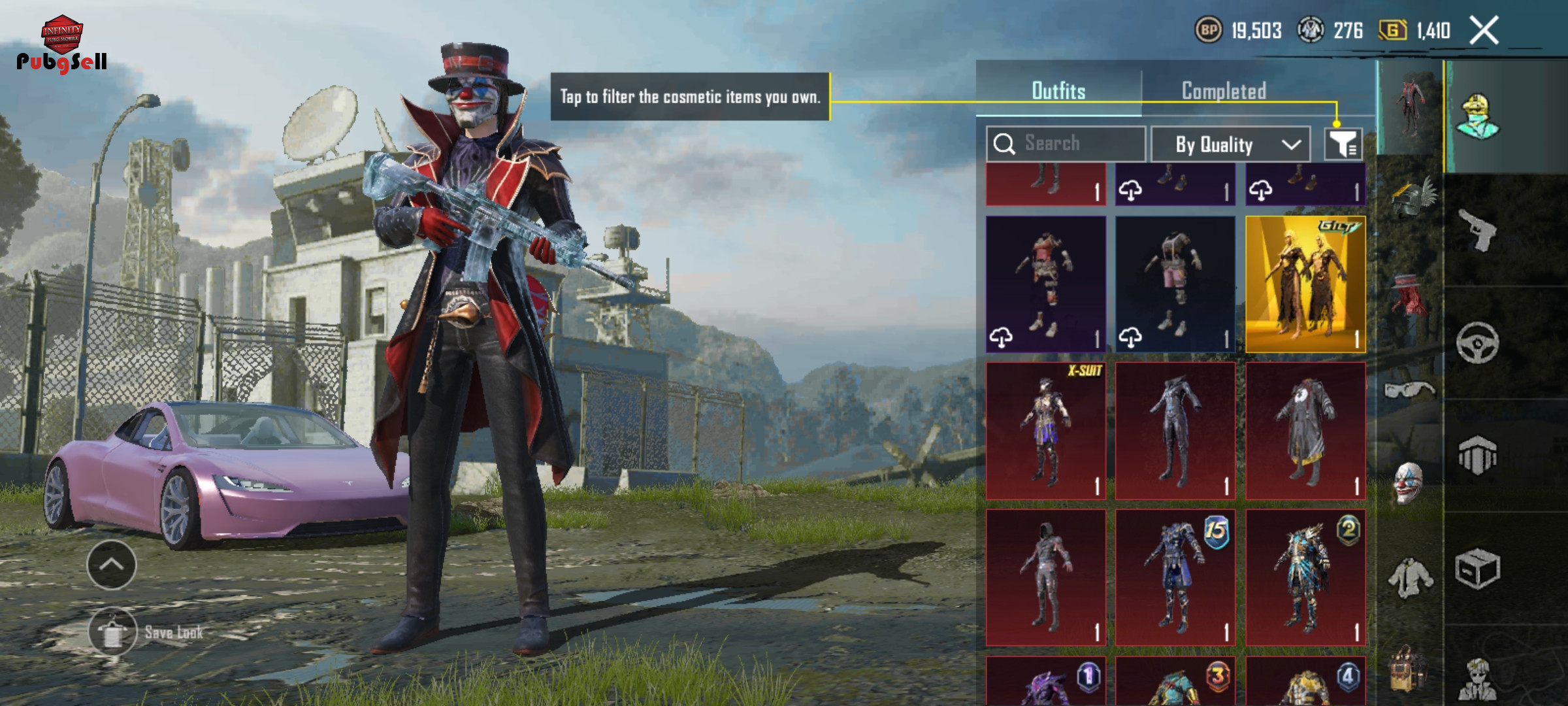Select the white jacket equipment slot
The image size is (1568, 706).
[1410, 578]
